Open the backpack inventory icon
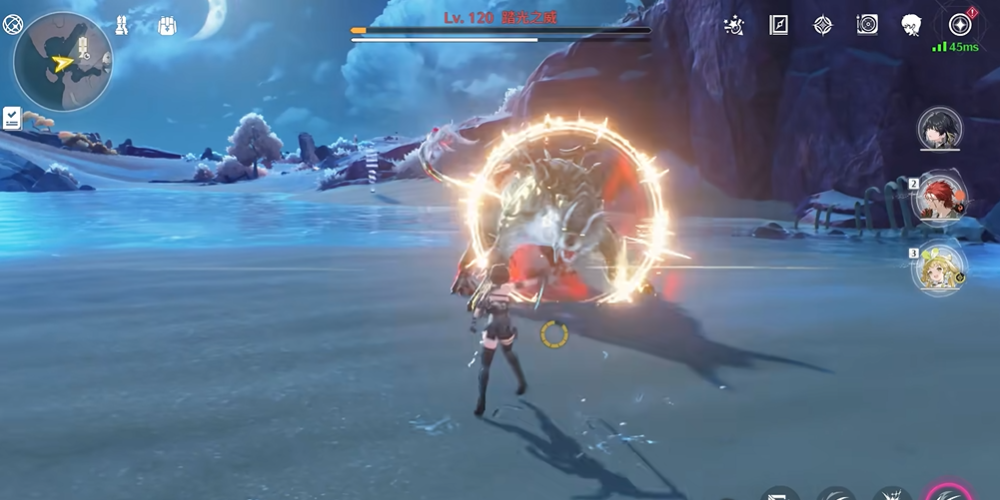Viewport: 1000px width, 500px height. (x=165, y=25)
